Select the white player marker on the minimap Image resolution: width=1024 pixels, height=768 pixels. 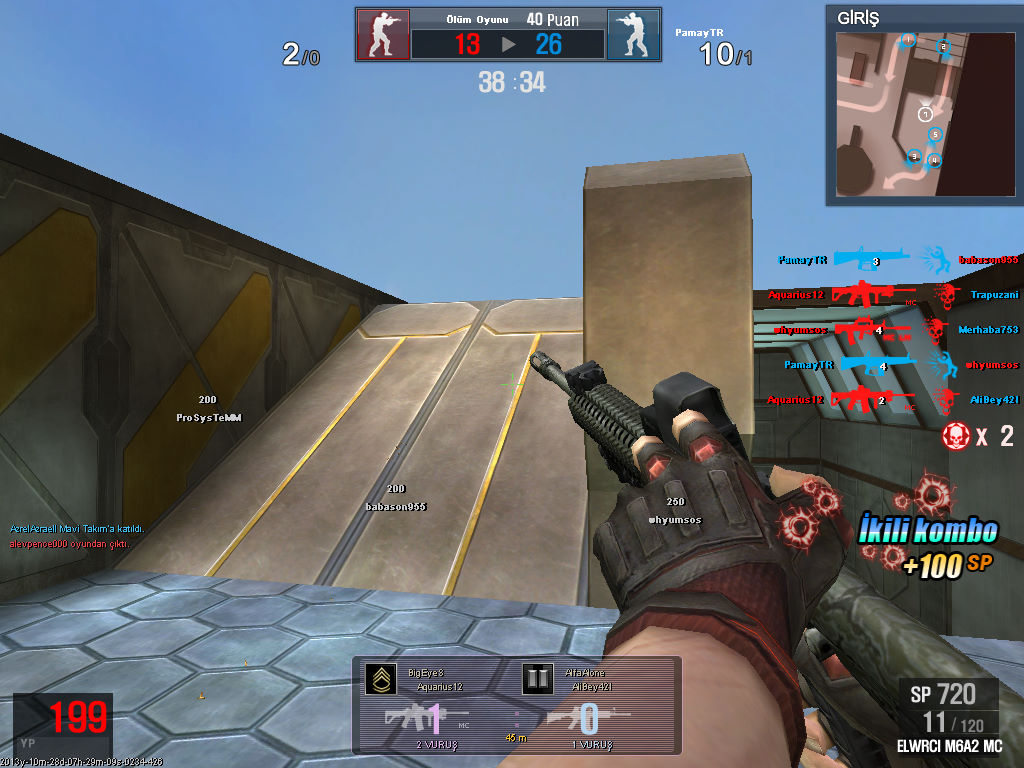(925, 115)
